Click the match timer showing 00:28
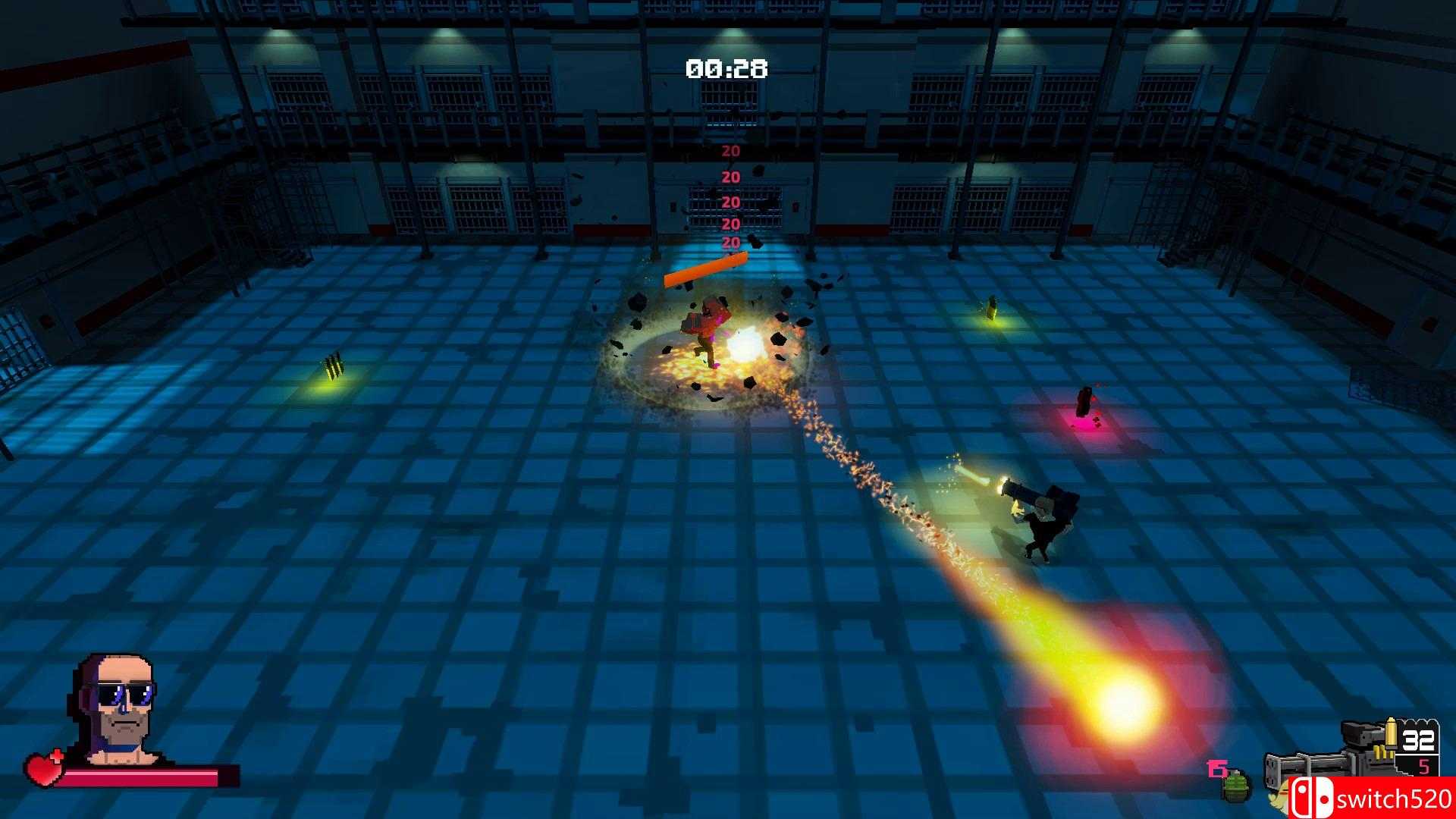 pos(726,69)
